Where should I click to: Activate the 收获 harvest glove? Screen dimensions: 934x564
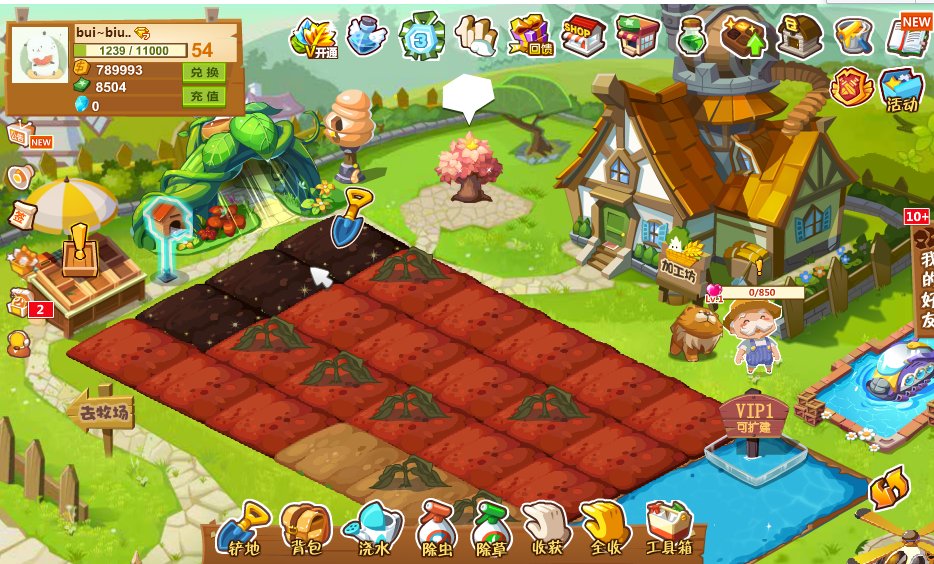545,529
